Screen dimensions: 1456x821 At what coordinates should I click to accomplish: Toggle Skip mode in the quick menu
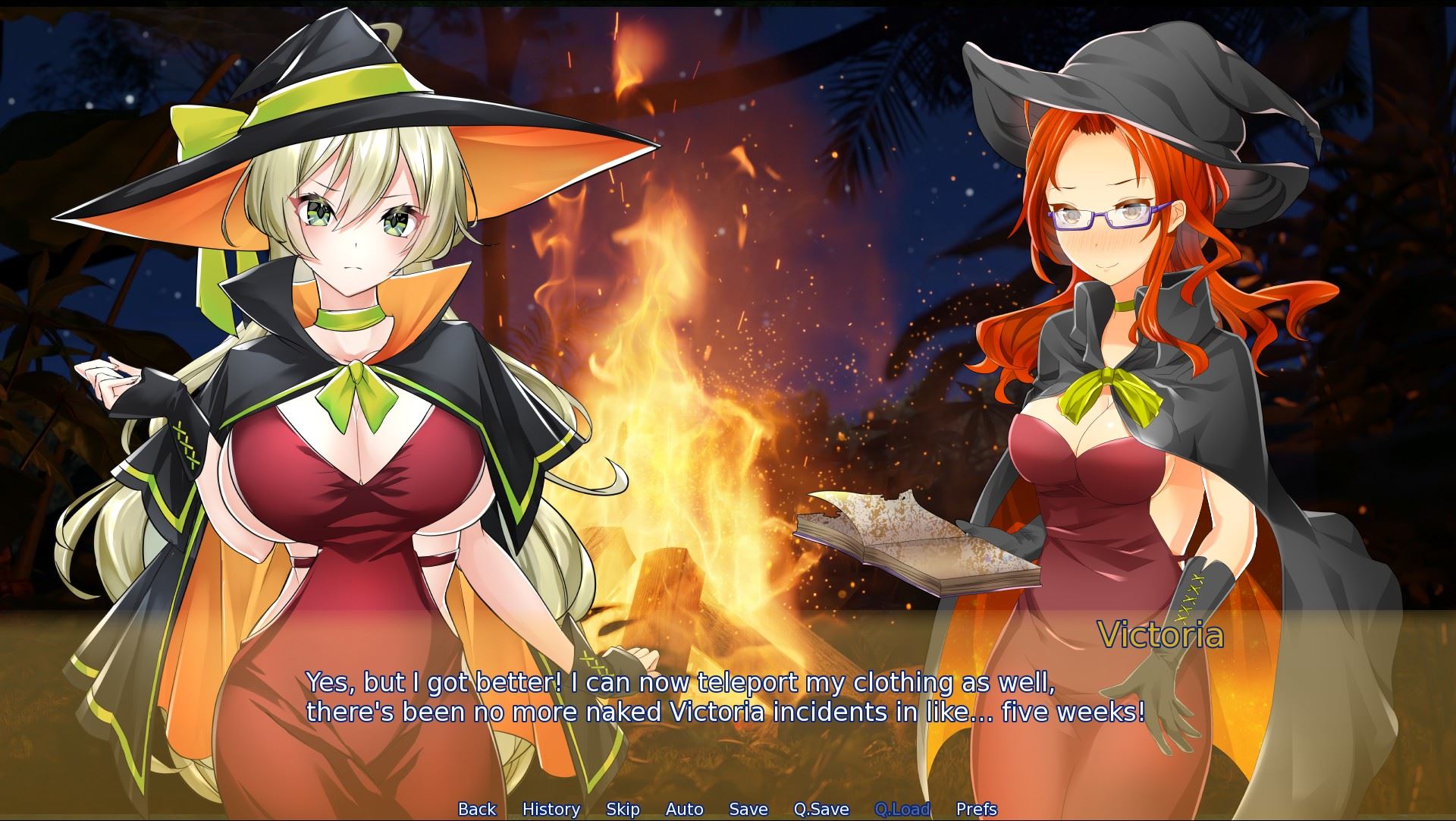[623, 809]
